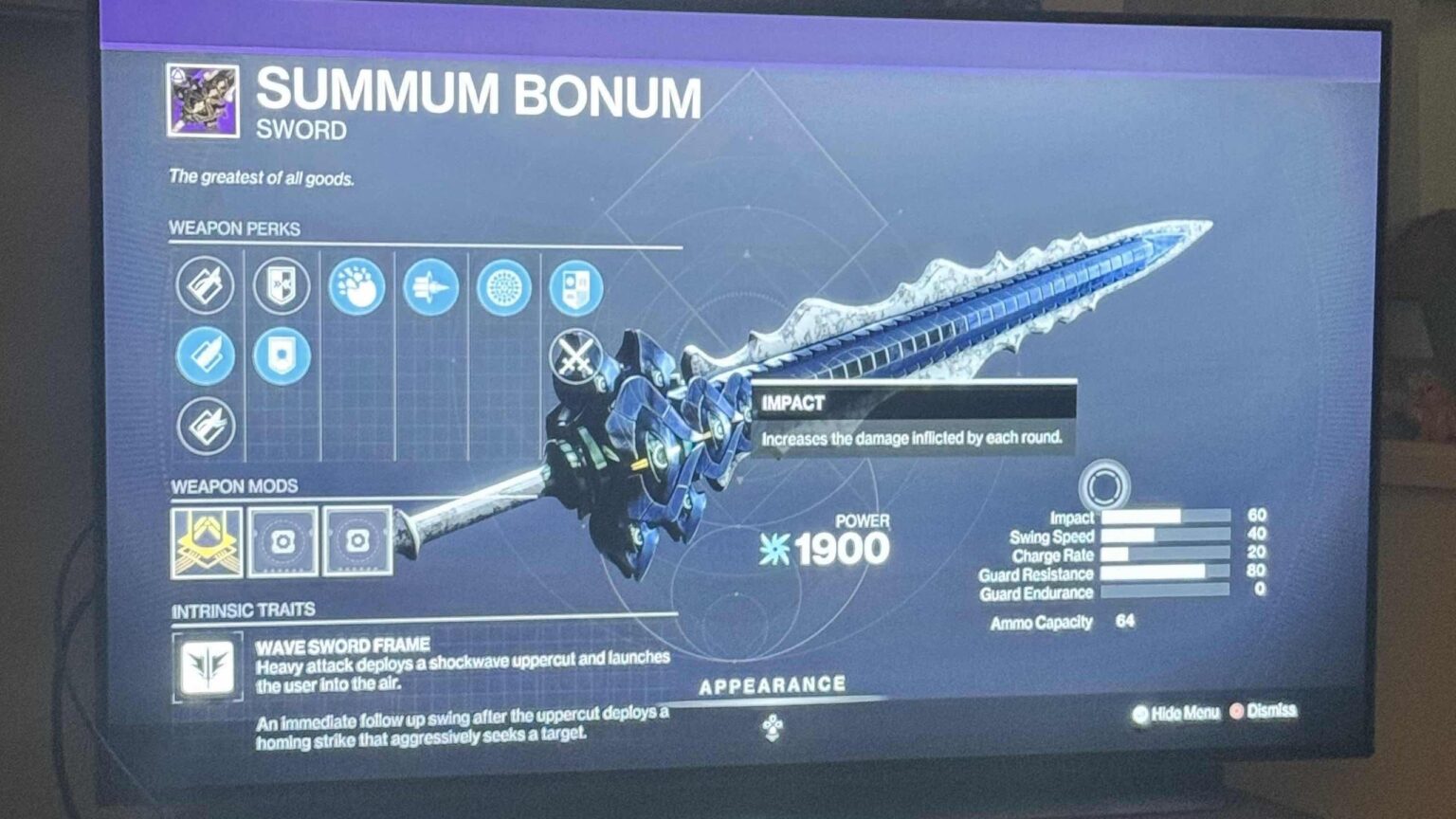Click the masterwork circle icon above the stats
Screen dimensions: 1456x819
pyautogui.click(x=1107, y=486)
